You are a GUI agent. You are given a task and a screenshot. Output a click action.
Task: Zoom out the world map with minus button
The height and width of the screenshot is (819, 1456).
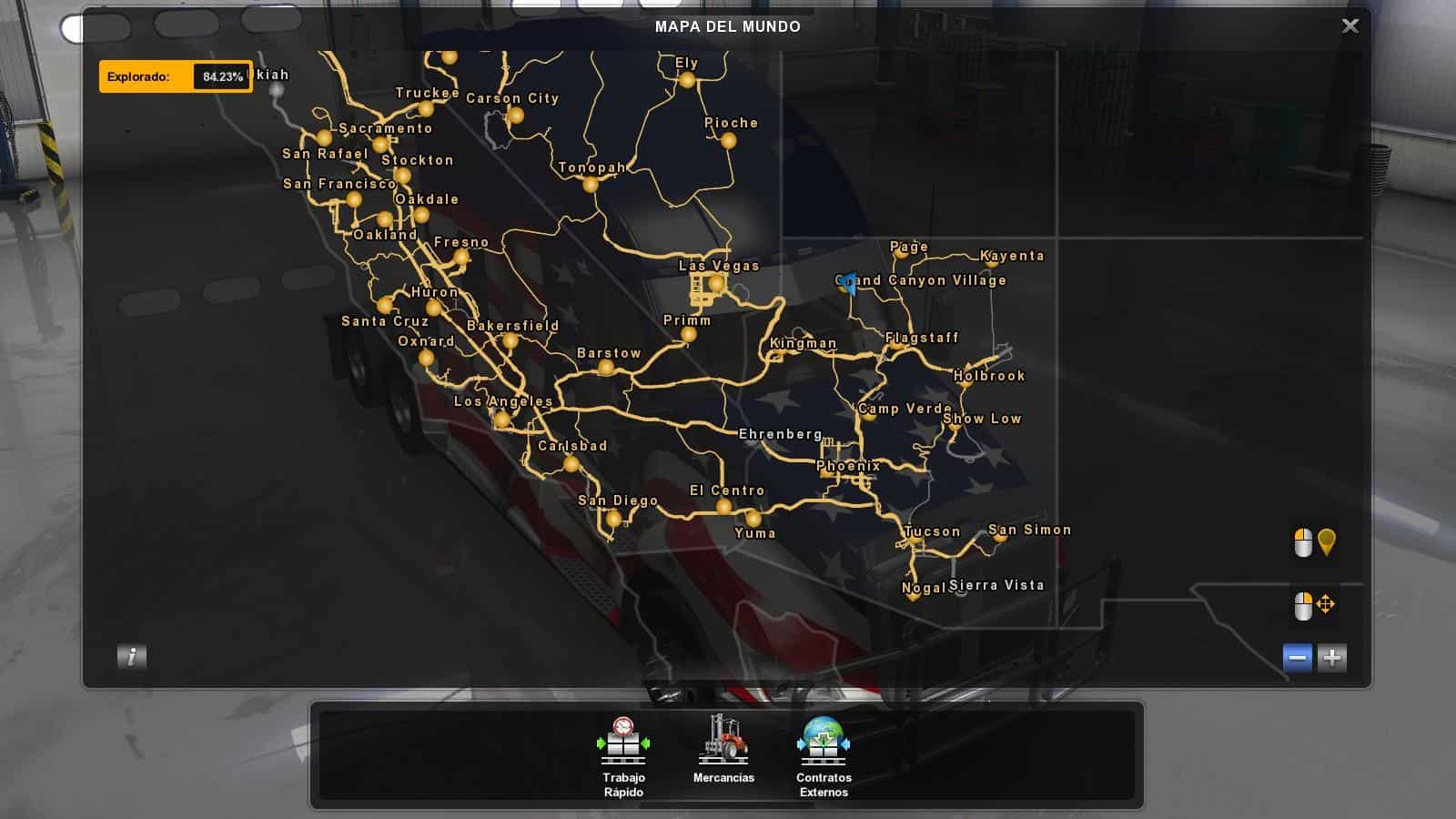pyautogui.click(x=1298, y=657)
